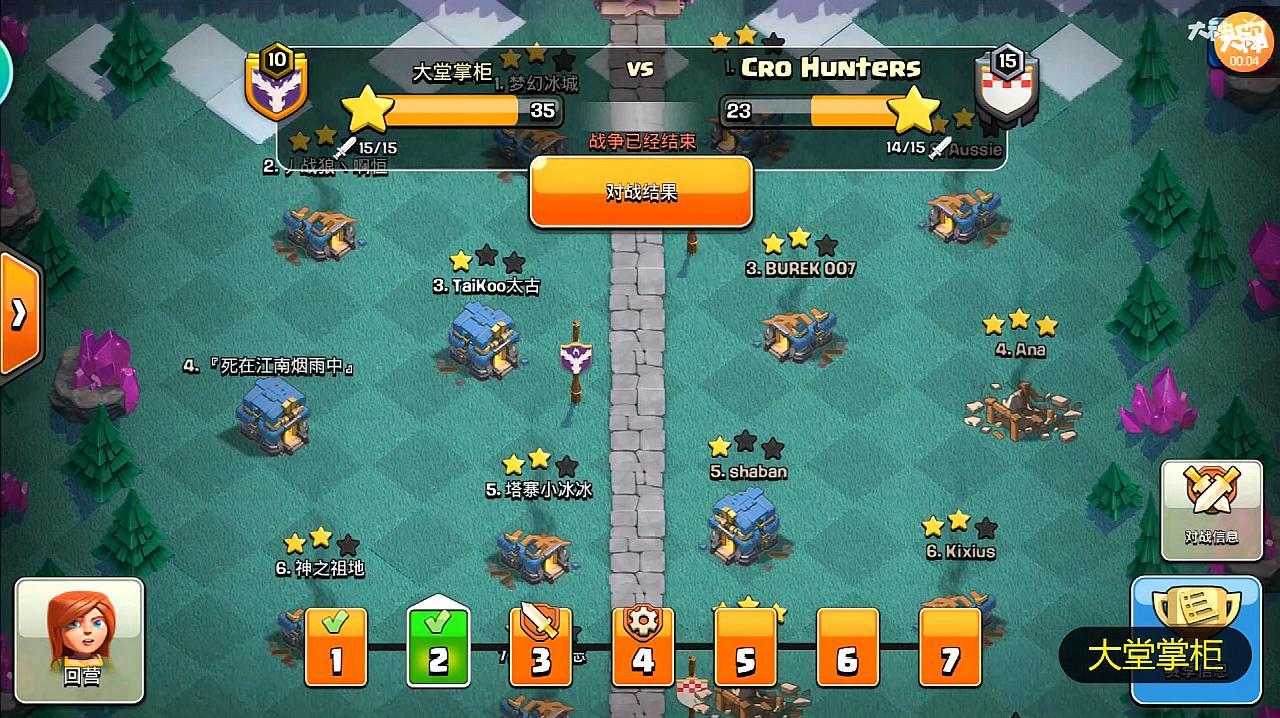Open 对战信息 war info

pyautogui.click(x=1210, y=508)
